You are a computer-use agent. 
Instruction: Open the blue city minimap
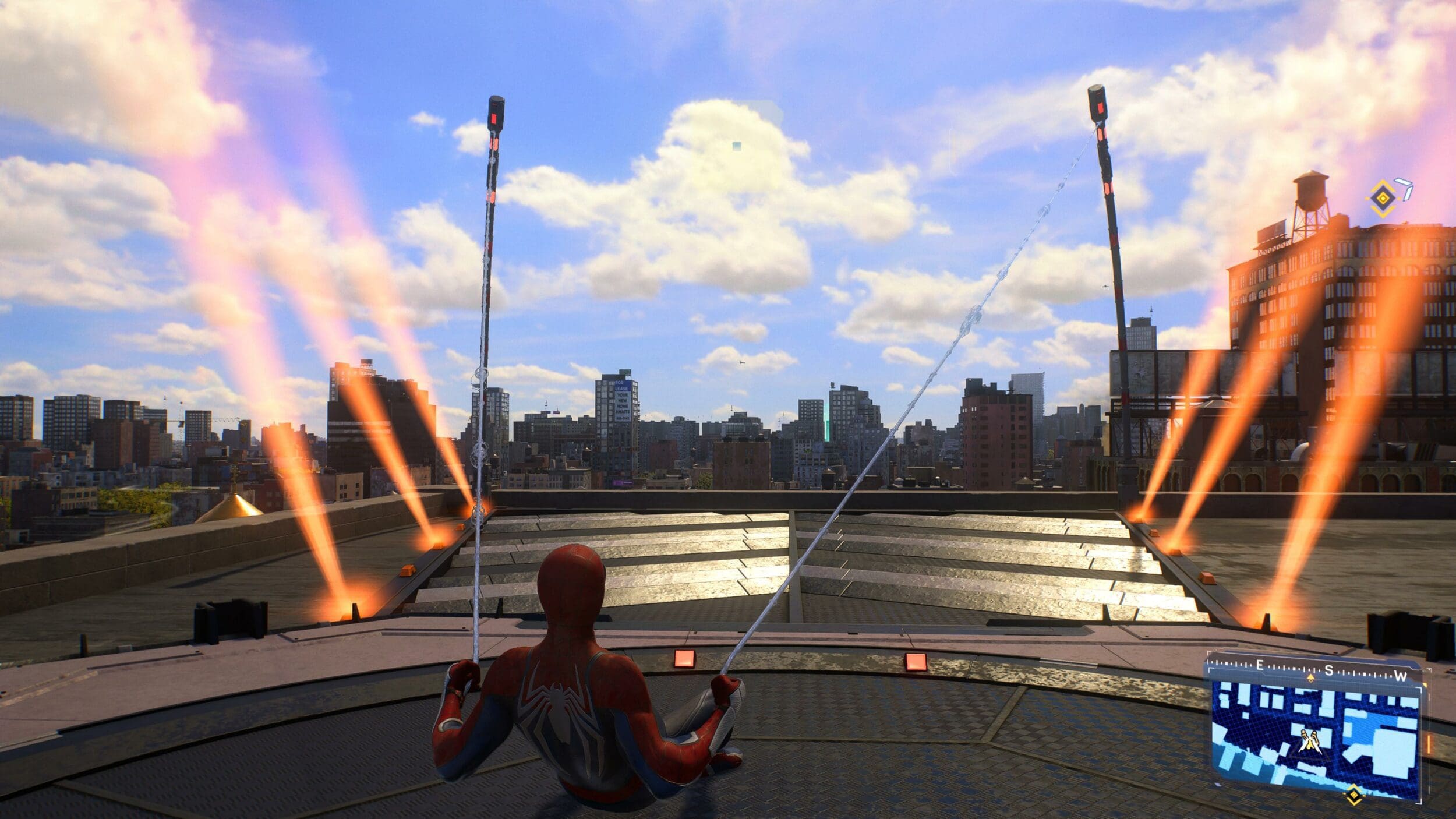tap(1317, 739)
